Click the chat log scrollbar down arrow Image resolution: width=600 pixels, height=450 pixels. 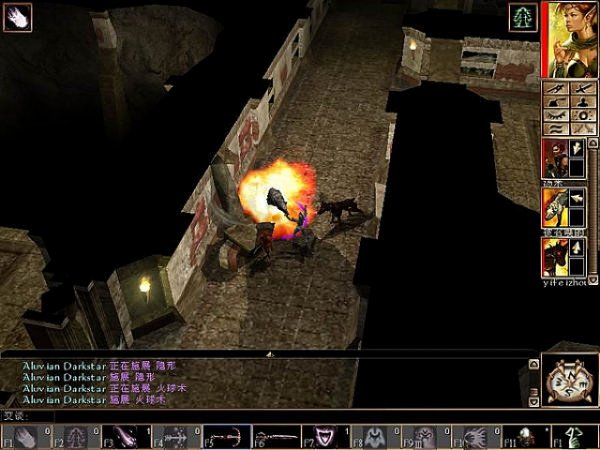point(533,401)
